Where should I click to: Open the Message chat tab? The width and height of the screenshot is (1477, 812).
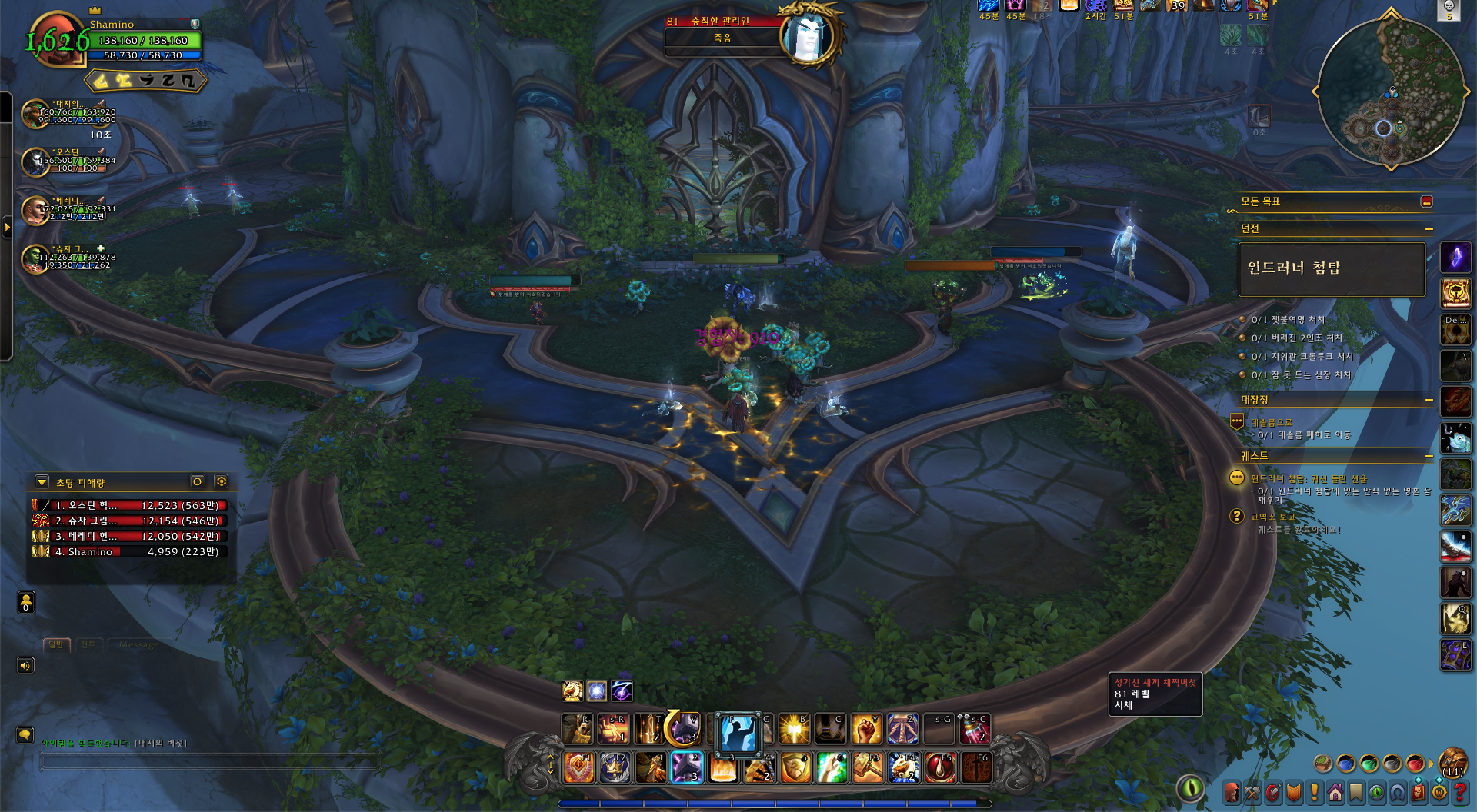(138, 644)
